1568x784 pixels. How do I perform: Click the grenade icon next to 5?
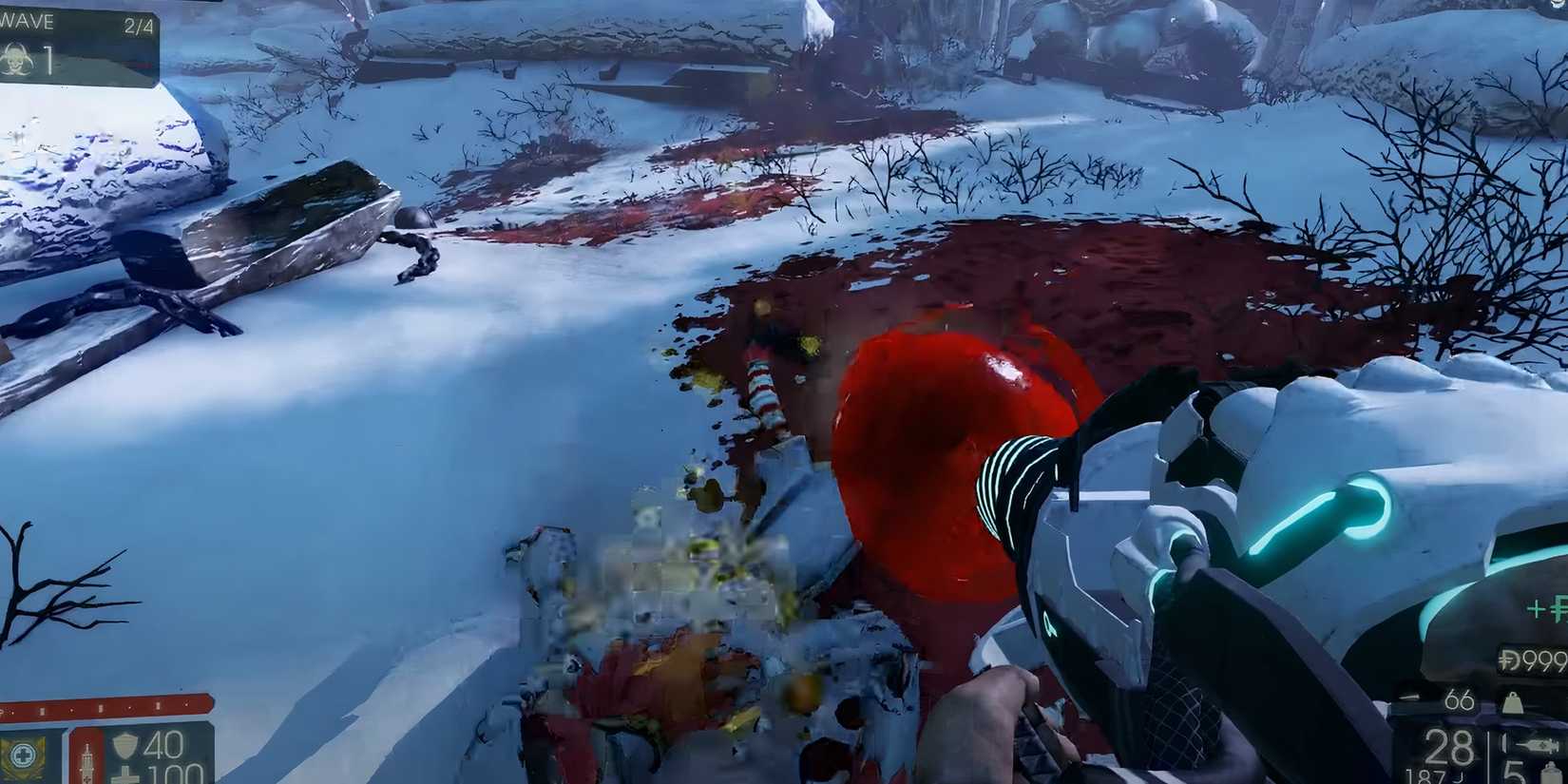tap(1552, 774)
